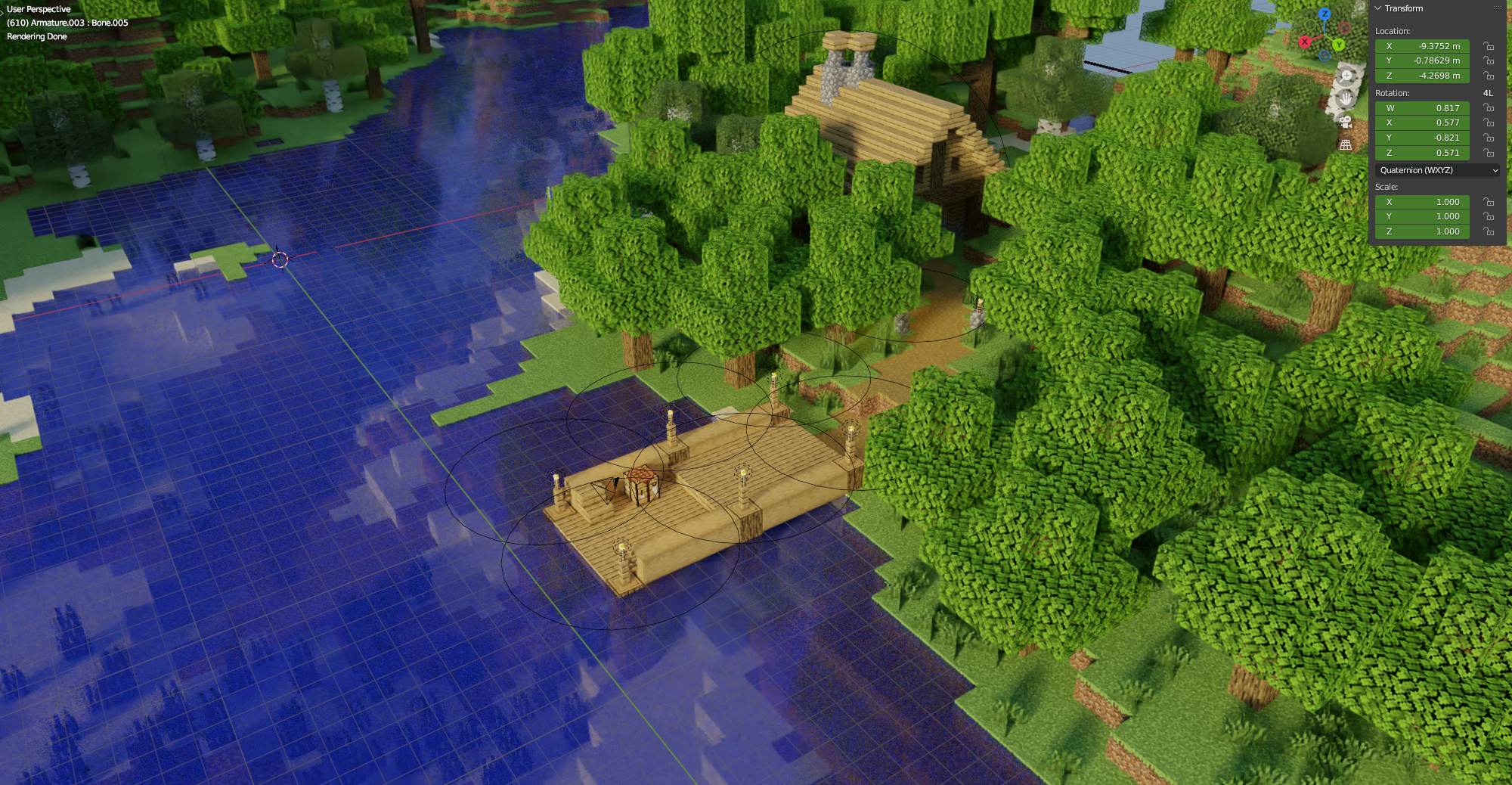Toggle the lock beside Location X
This screenshot has width=1512, height=785.
coord(1488,46)
